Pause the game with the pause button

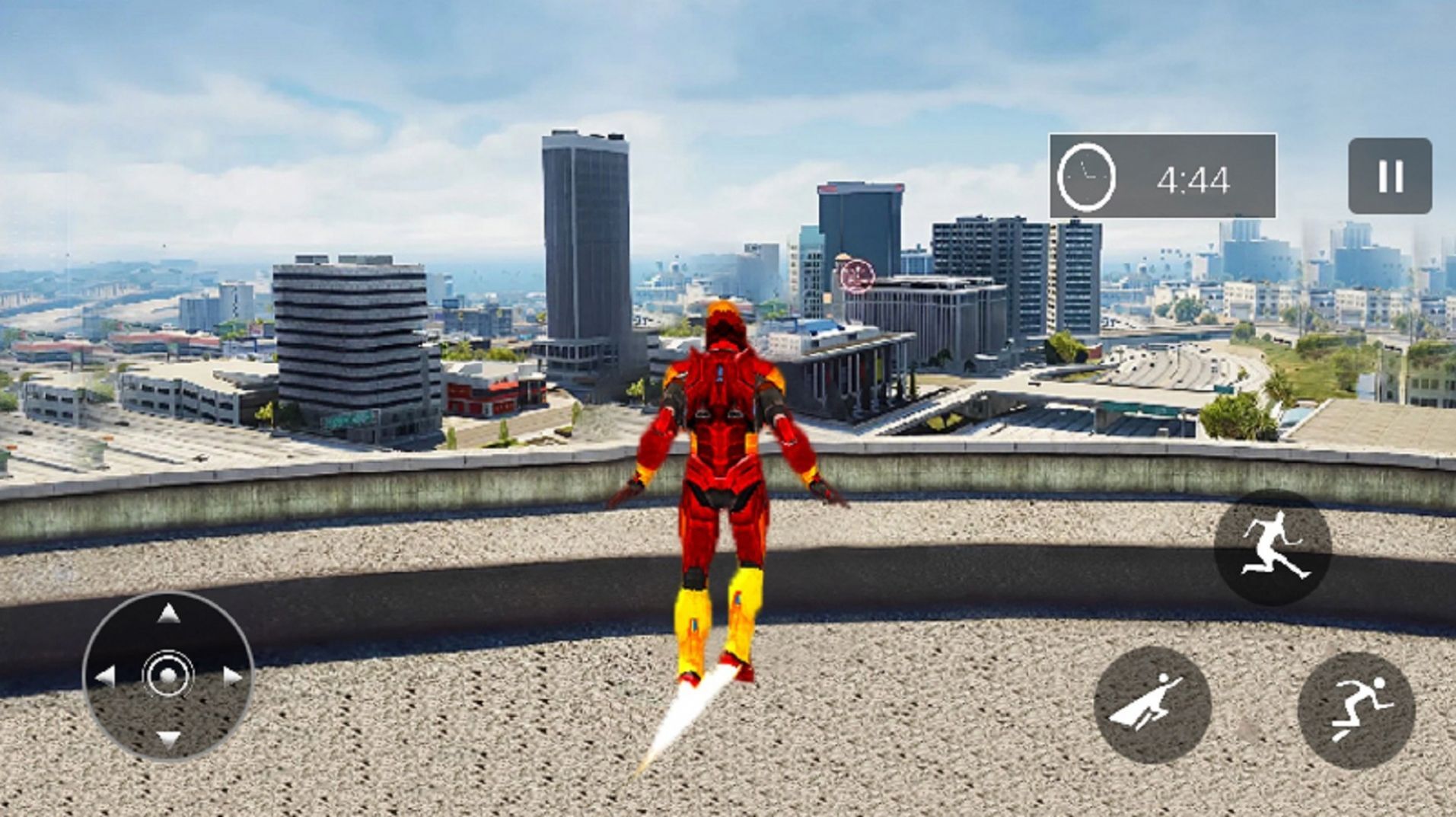[x=1390, y=176]
